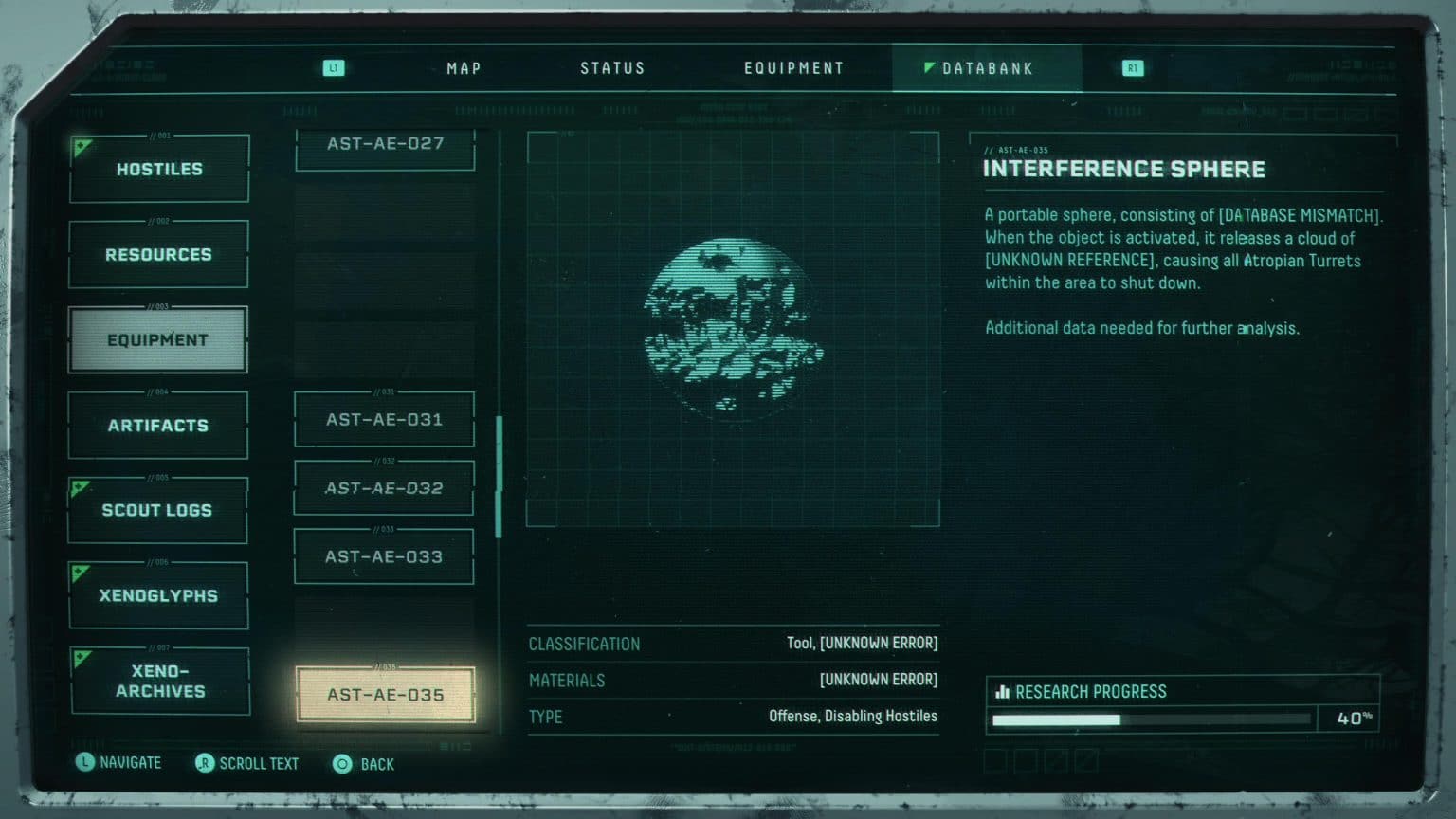Image resolution: width=1456 pixels, height=819 pixels.
Task: Switch to the DATABANK tab
Action: pyautogui.click(x=986, y=67)
